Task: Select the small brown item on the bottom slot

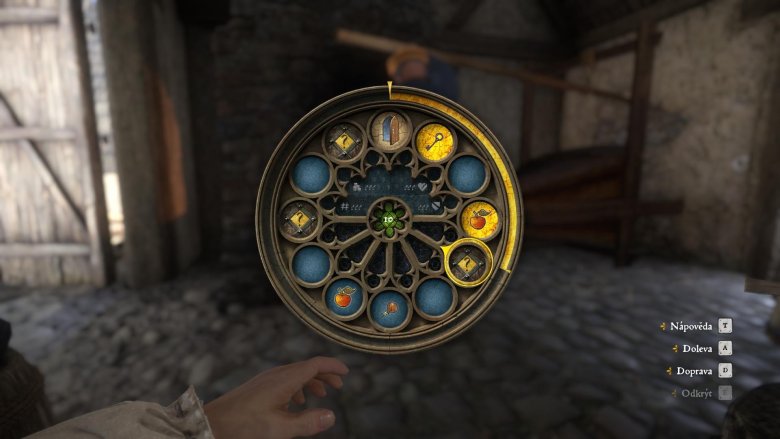Action: [390, 309]
